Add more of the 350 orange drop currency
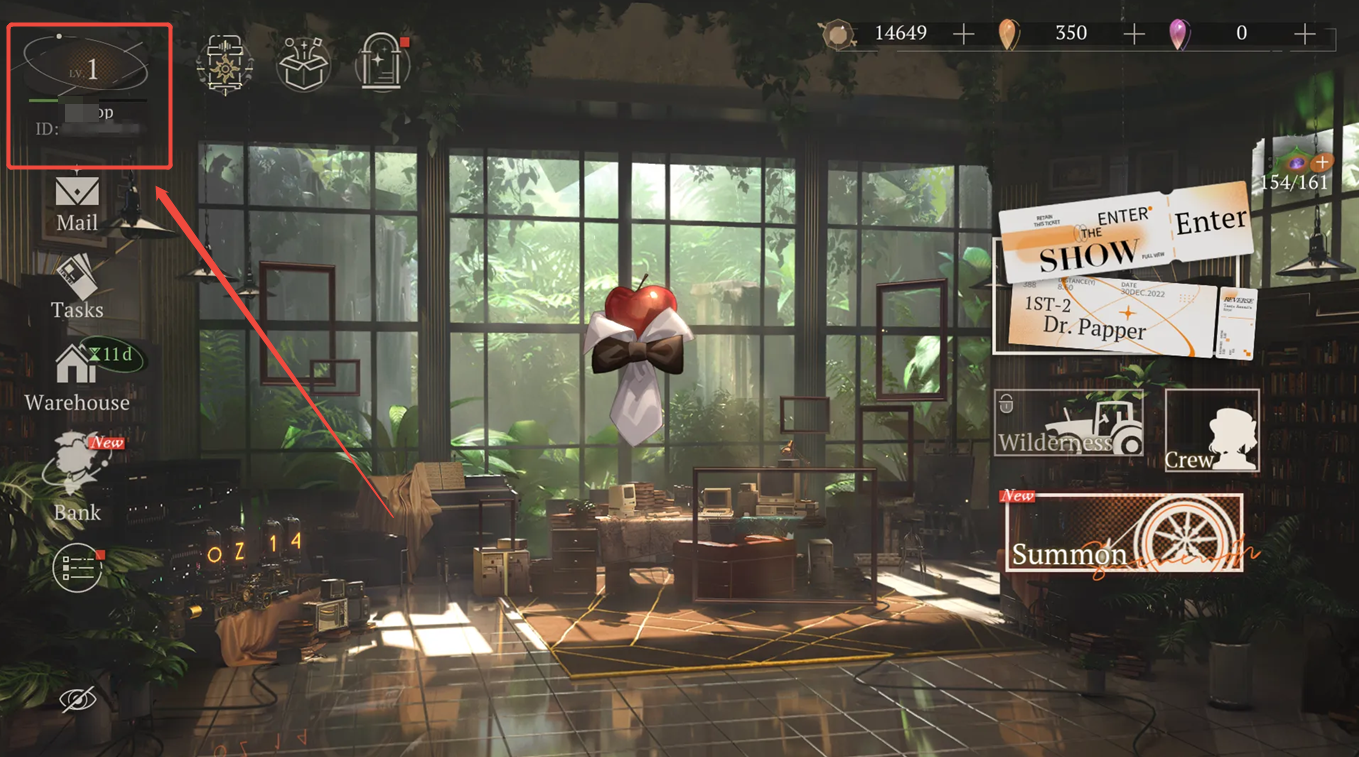Viewport: 1359px width, 757px height. tap(1134, 35)
